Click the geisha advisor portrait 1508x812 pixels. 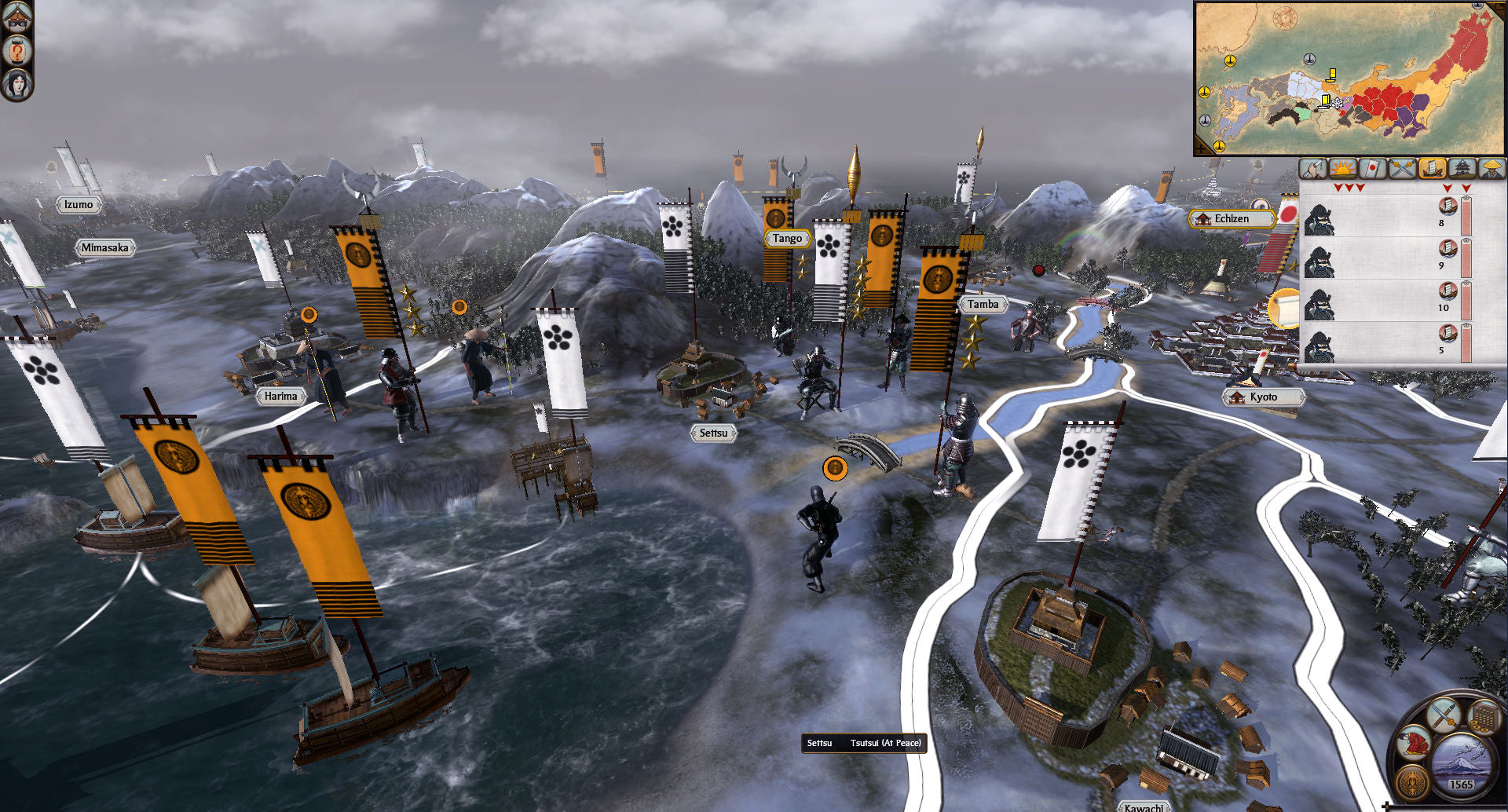(17, 84)
